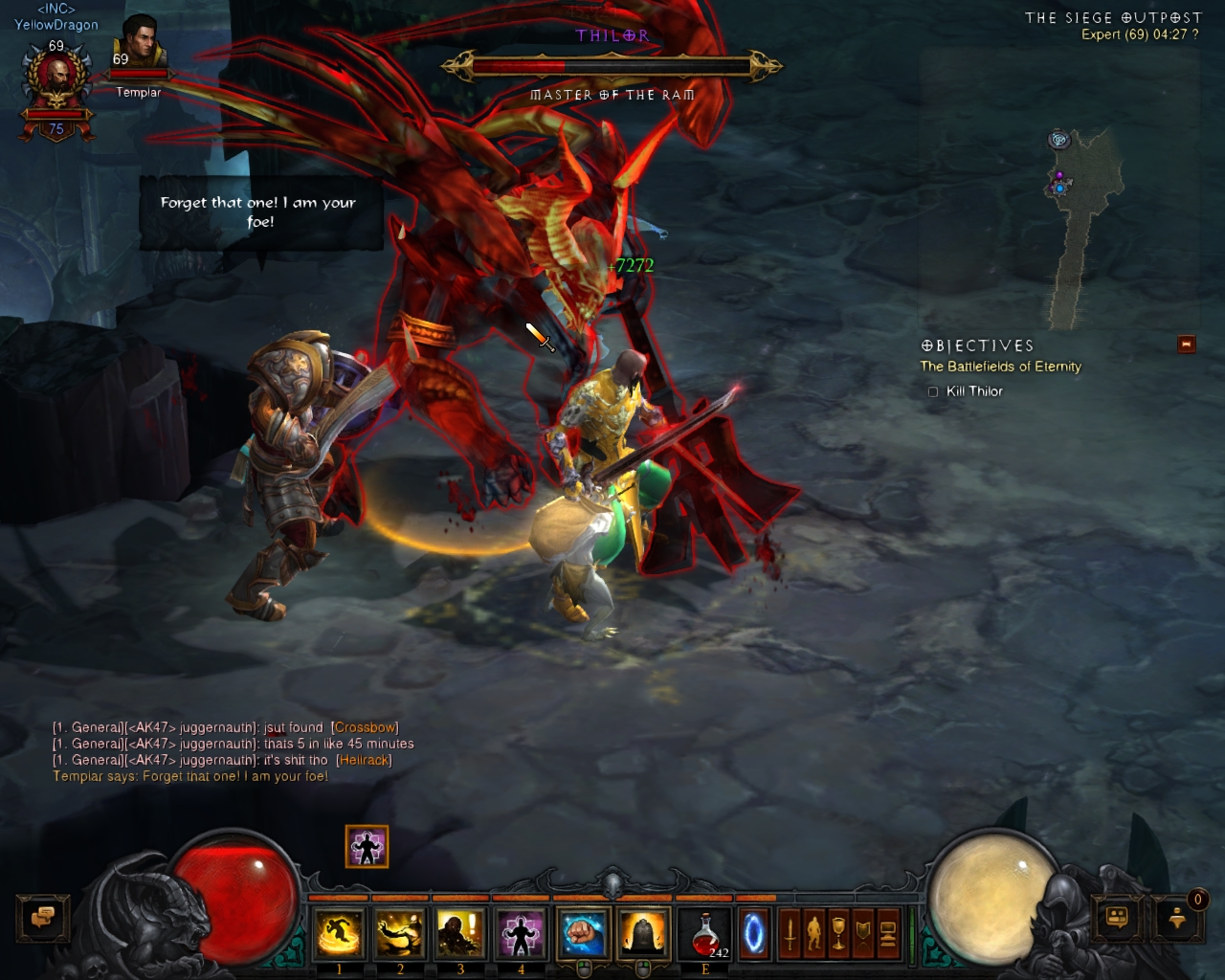
Task: Use the golden strike skill in slot 2
Action: click(x=399, y=933)
